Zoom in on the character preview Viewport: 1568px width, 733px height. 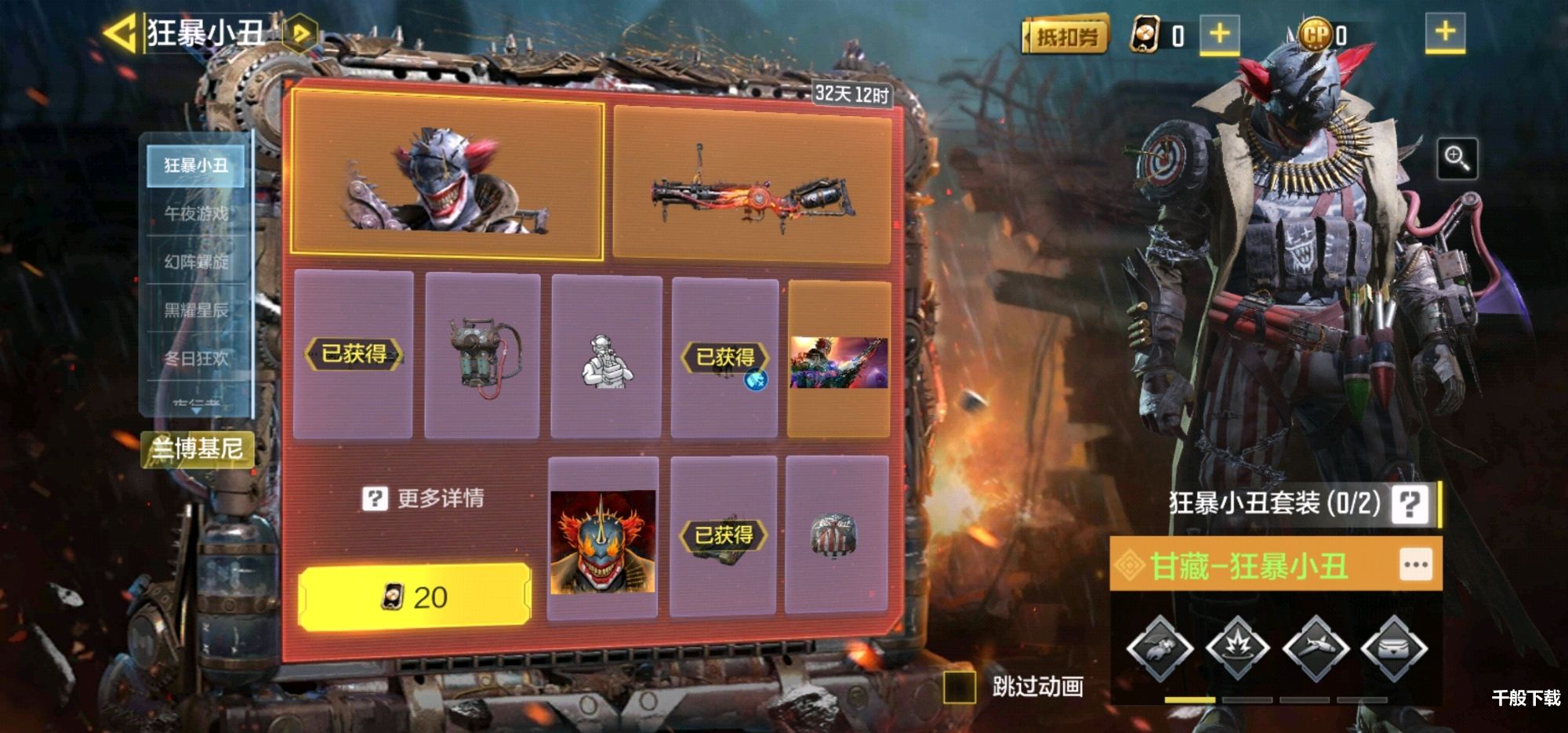coord(1457,158)
